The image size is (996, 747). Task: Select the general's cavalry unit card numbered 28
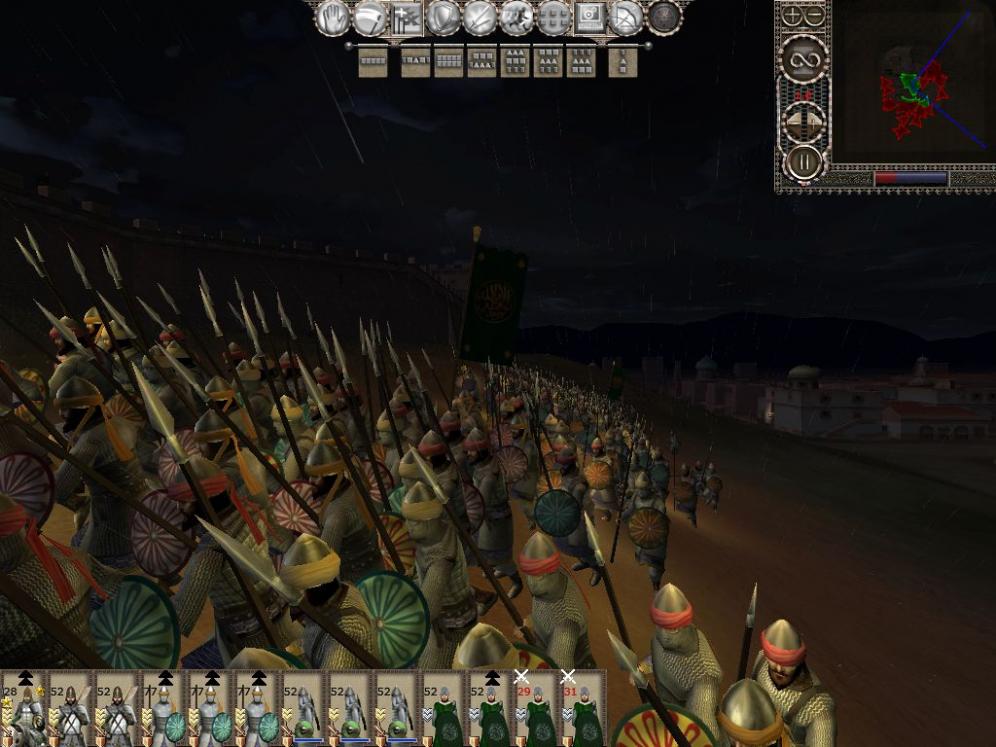point(22,710)
